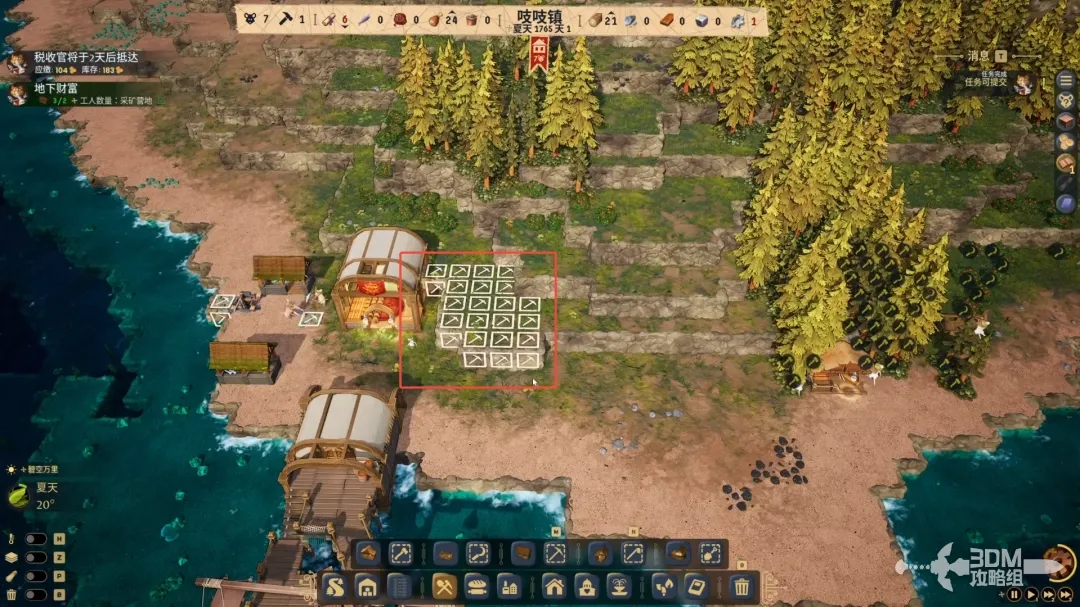Open the fountain decoration build category

(x=617, y=587)
